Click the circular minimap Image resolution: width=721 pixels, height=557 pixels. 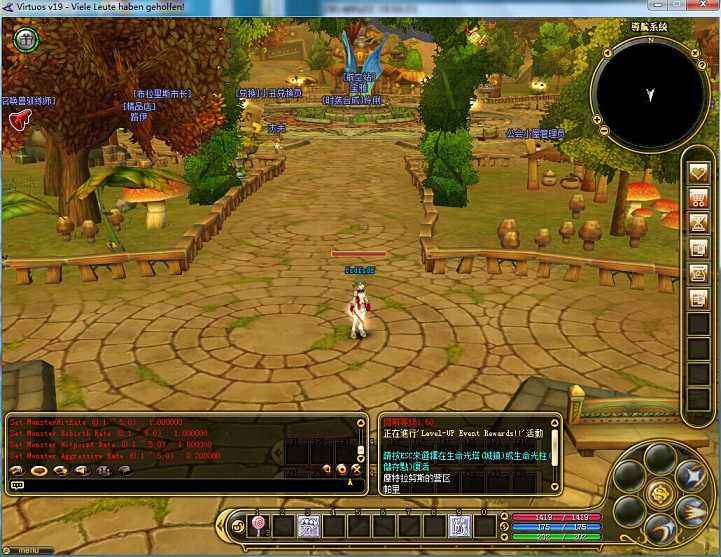[x=649, y=93]
